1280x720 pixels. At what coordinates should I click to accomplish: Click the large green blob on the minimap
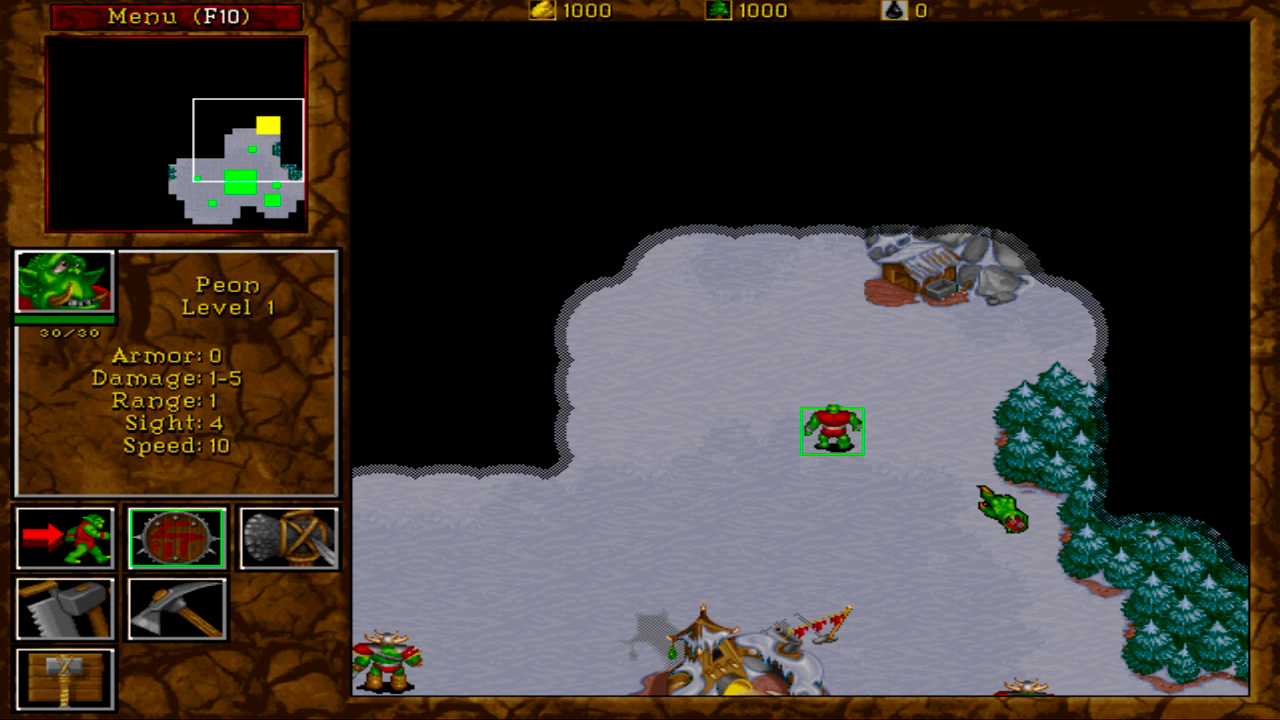(x=241, y=182)
